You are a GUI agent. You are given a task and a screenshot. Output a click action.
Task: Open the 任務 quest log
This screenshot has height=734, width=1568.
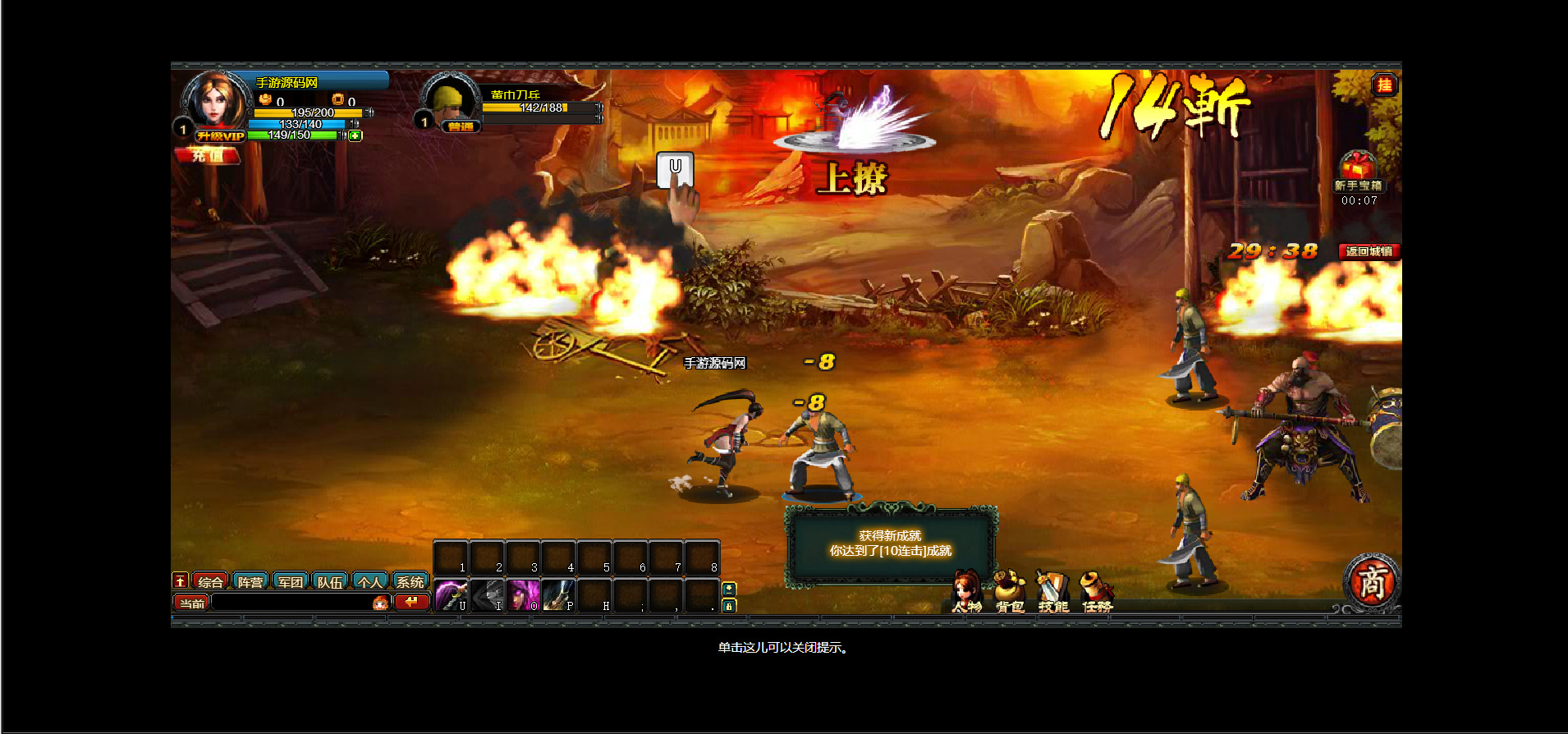coord(1096,594)
